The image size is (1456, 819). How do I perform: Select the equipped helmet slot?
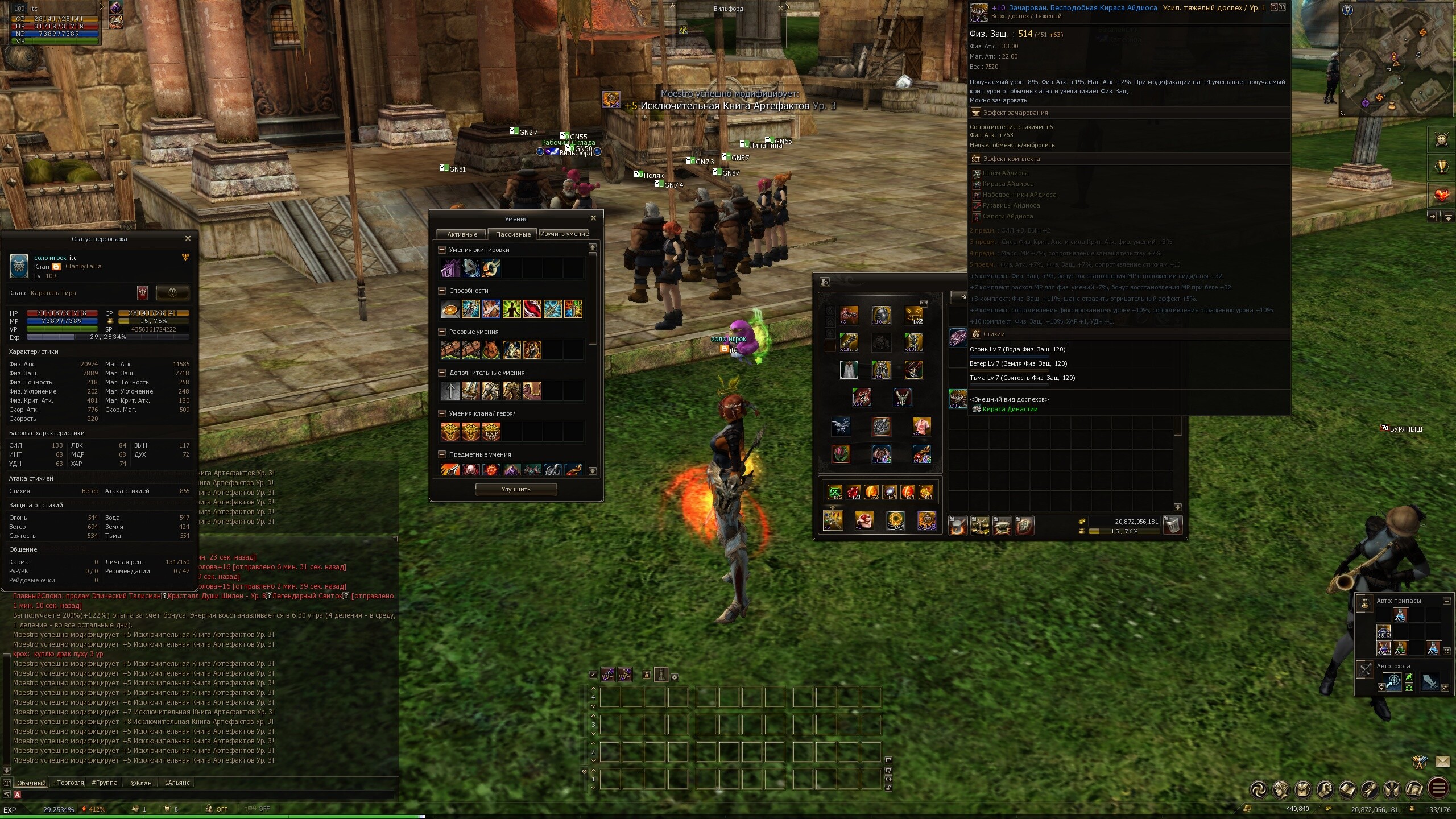pos(881,315)
